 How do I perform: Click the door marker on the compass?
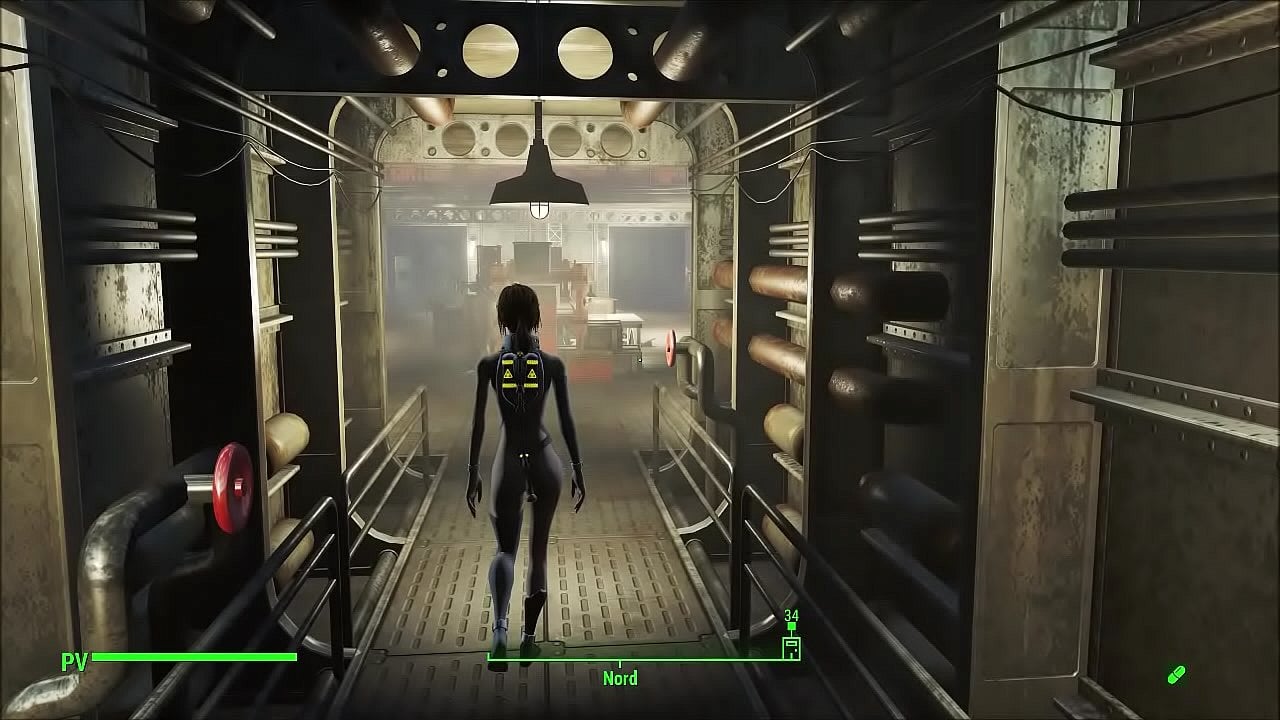coord(791,646)
